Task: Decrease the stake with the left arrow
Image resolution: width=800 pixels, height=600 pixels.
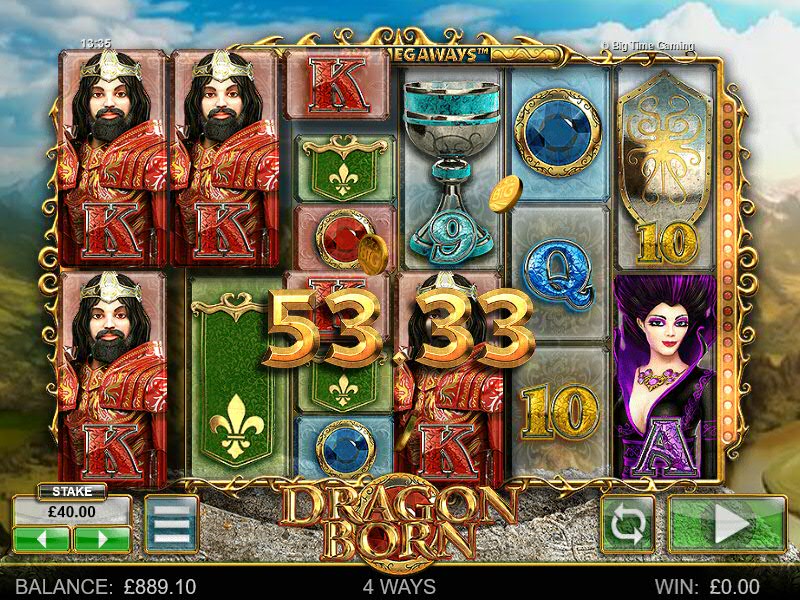Action: tap(41, 540)
